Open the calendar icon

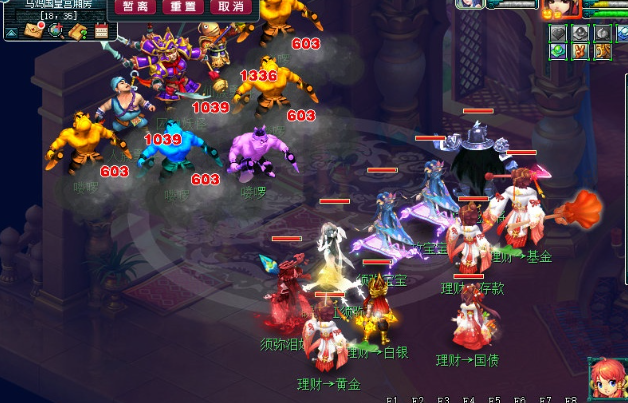click(100, 30)
